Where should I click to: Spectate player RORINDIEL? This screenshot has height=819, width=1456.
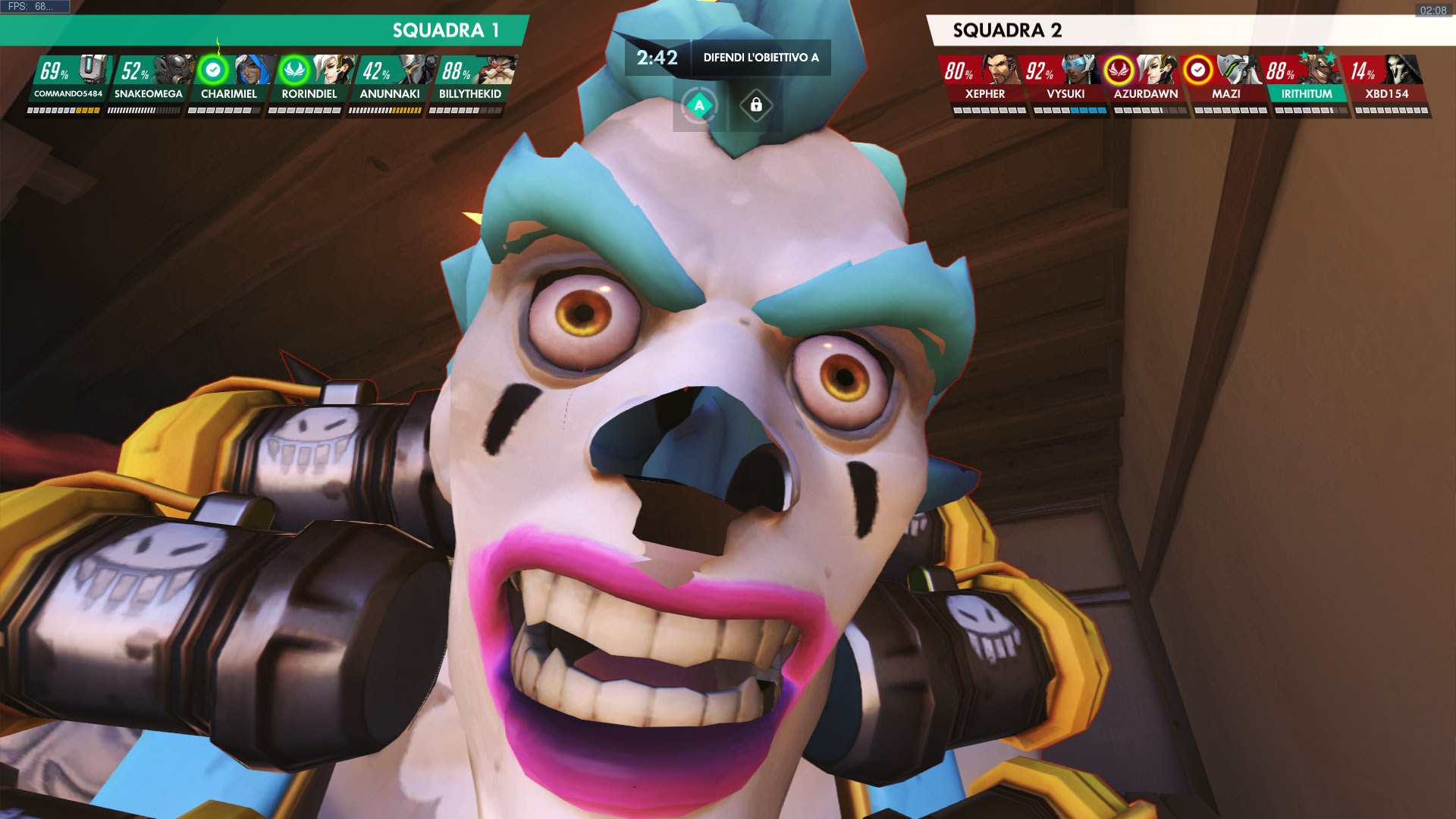(x=309, y=80)
